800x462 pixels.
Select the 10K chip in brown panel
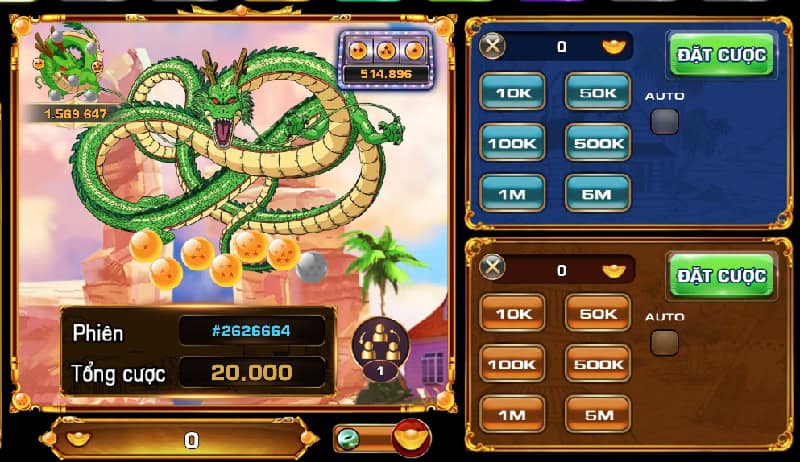point(513,314)
